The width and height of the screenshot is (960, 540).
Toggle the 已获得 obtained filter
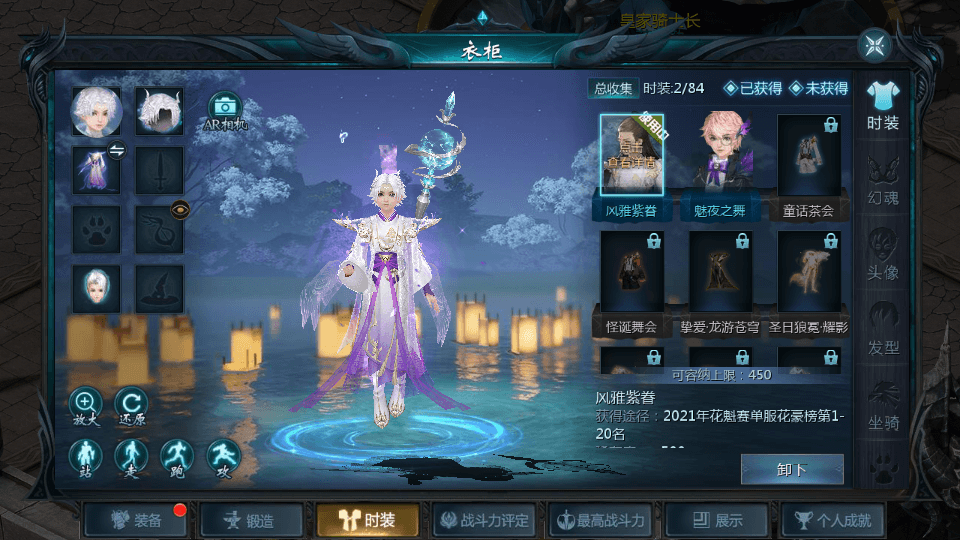[x=753, y=89]
